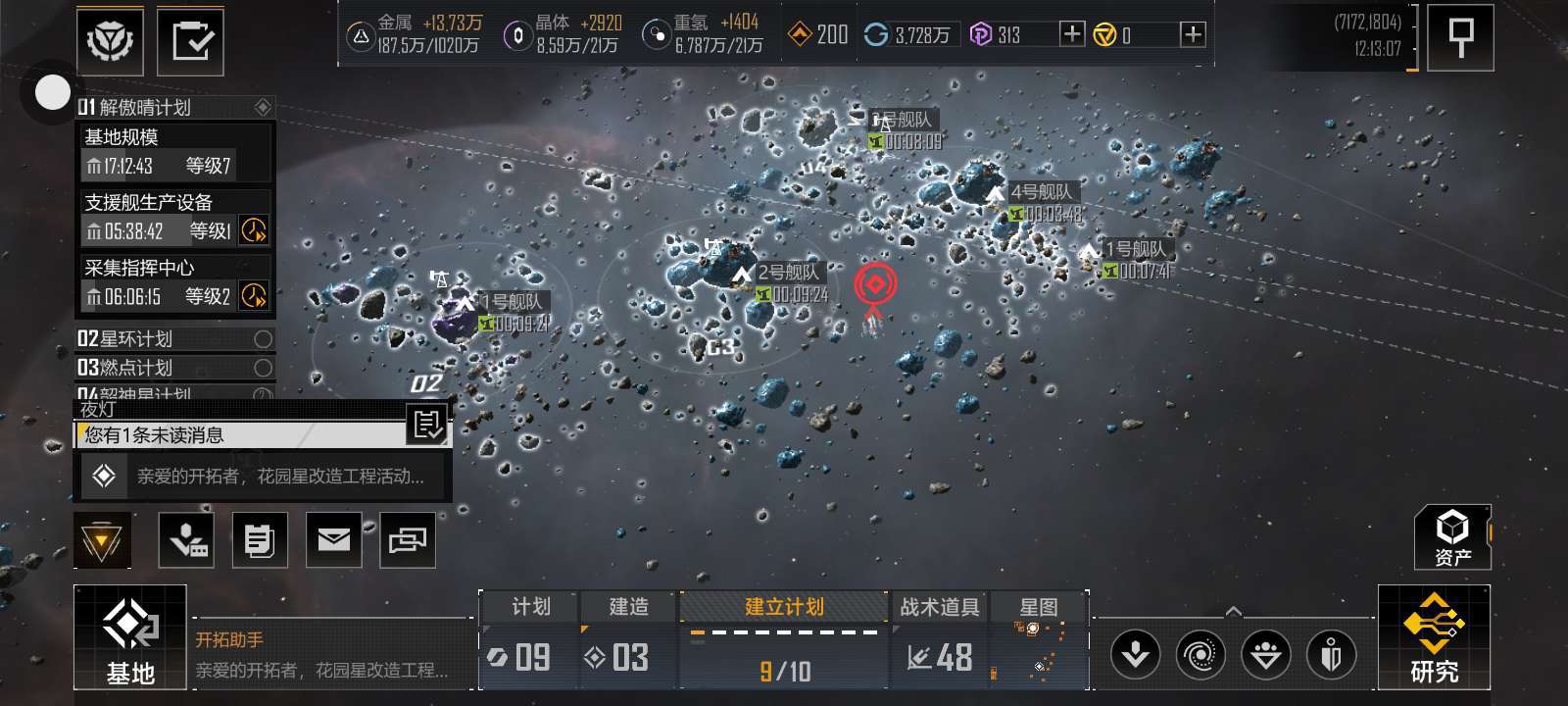This screenshot has width=1568, height=706.
Task: Open the mail envelope icon
Action: 333,539
